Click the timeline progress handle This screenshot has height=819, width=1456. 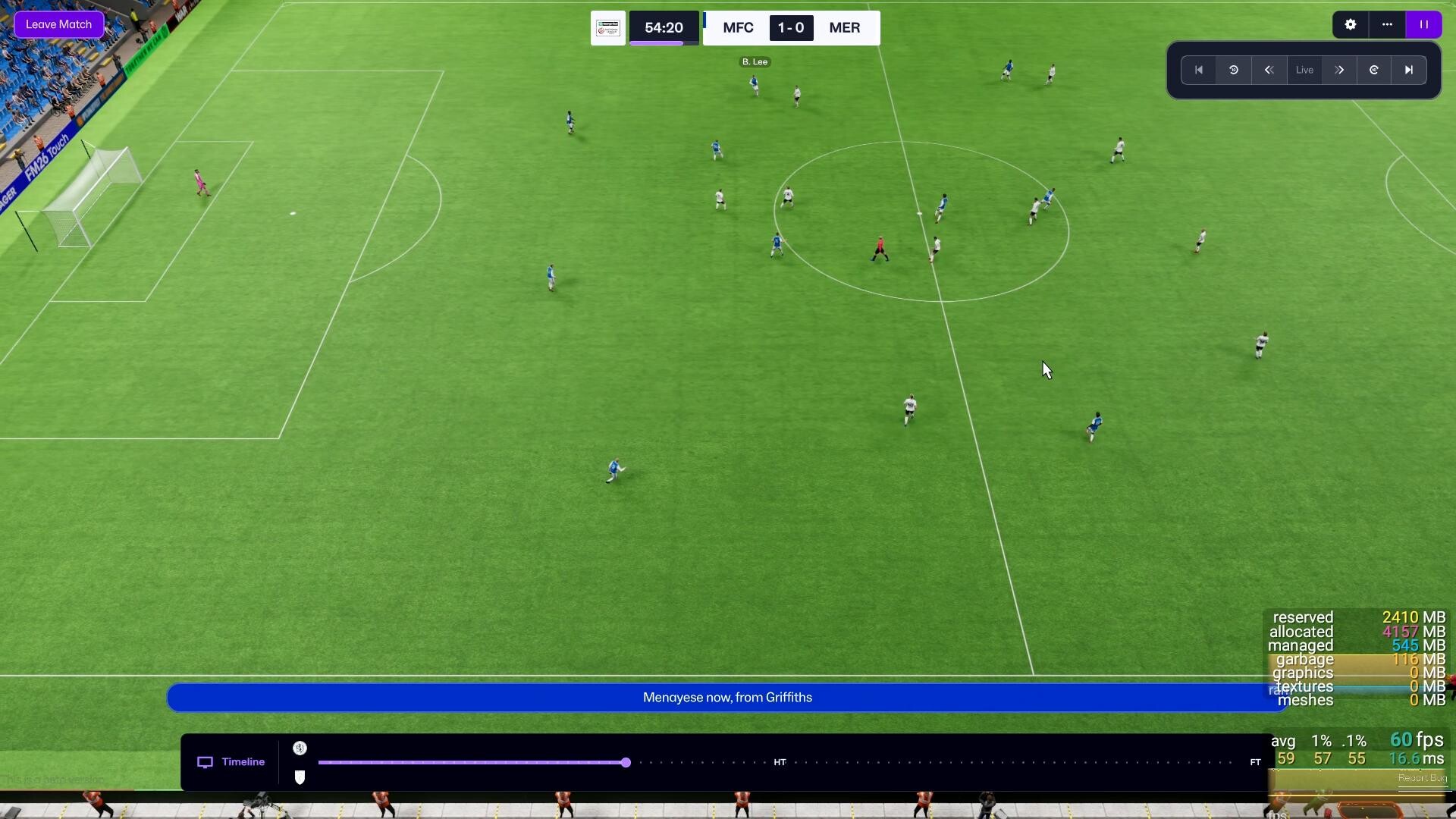(x=626, y=762)
